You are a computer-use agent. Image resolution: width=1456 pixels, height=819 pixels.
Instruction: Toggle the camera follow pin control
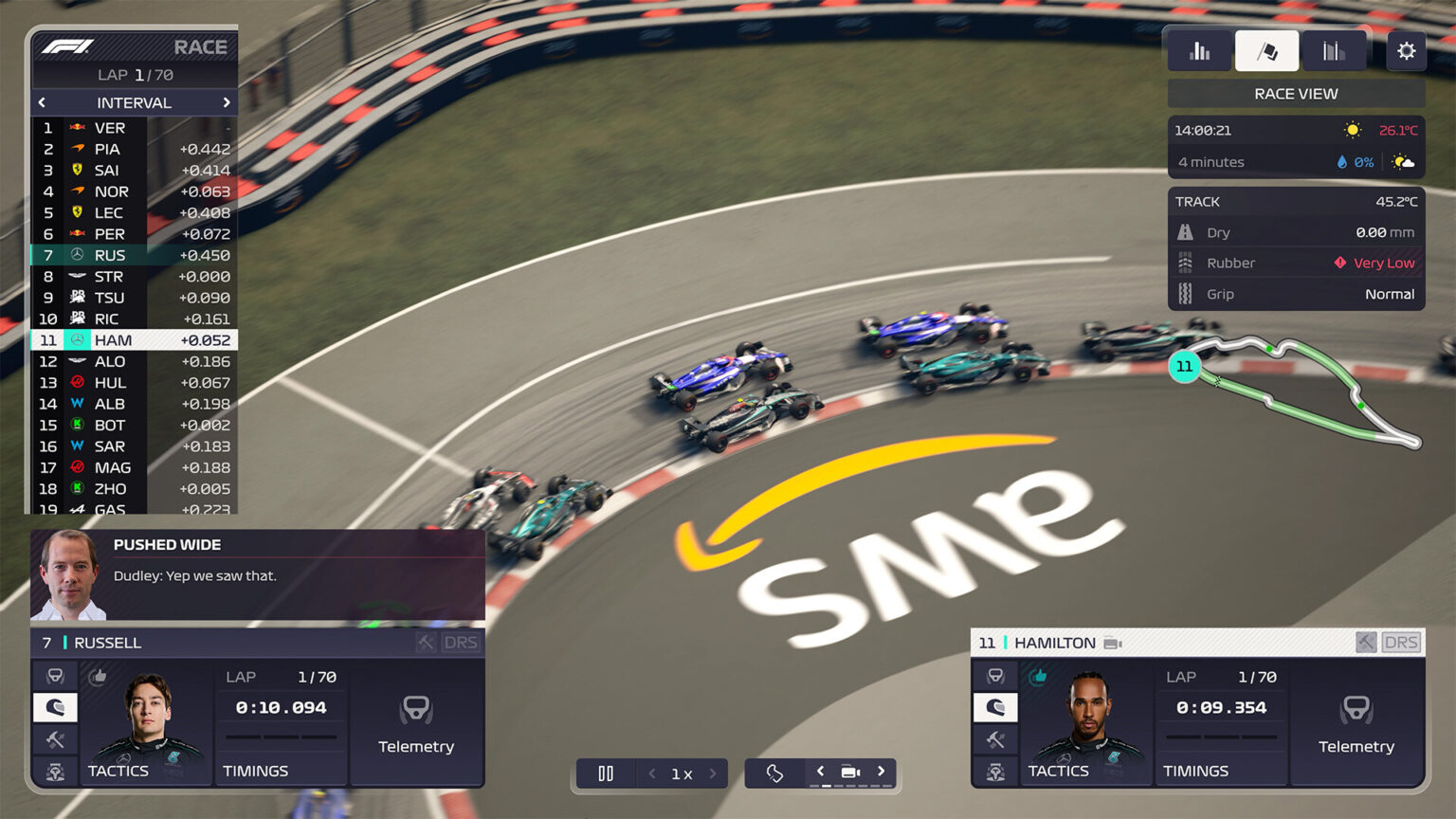point(773,773)
